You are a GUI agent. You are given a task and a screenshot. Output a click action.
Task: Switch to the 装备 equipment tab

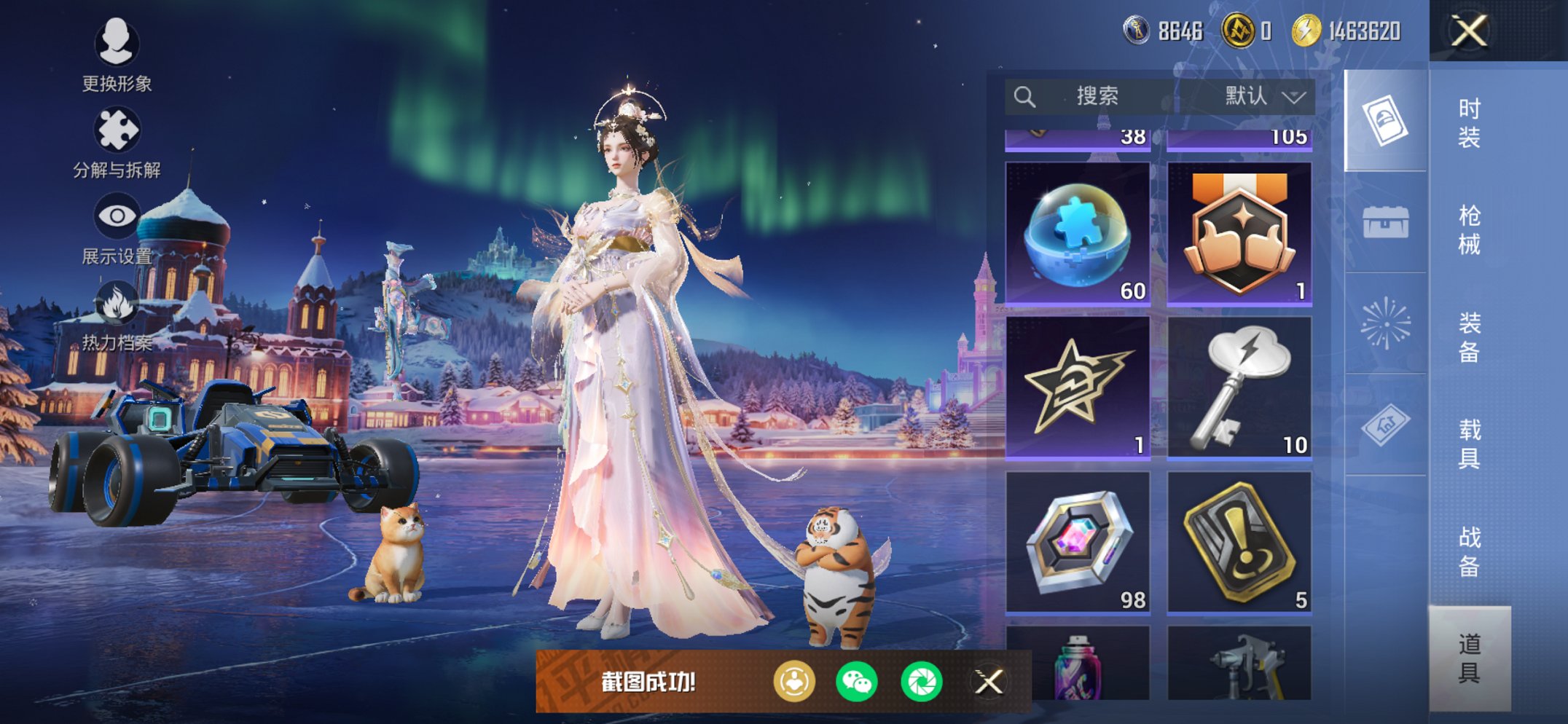click(1469, 337)
